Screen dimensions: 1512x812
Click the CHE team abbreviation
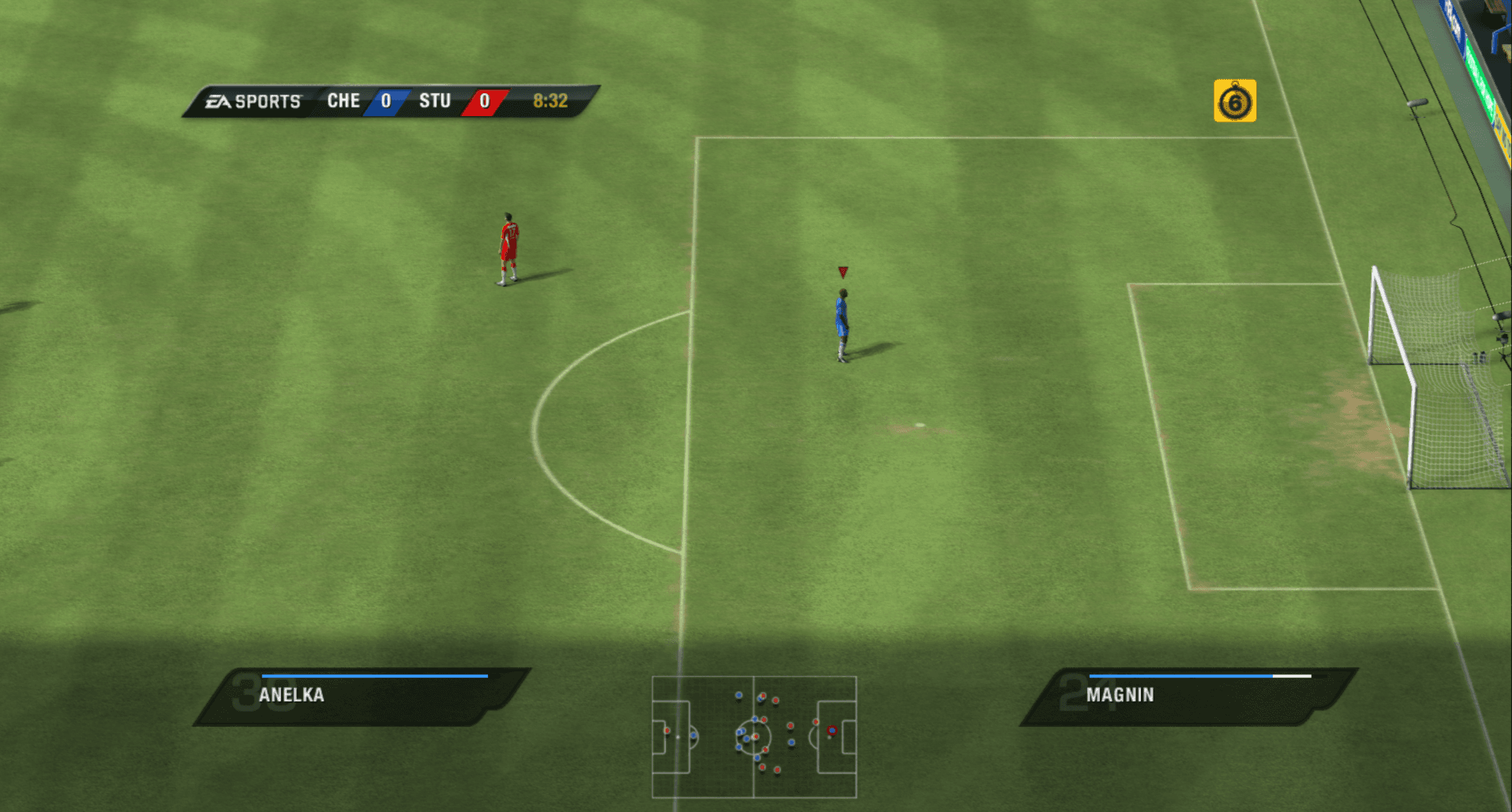pyautogui.click(x=343, y=101)
